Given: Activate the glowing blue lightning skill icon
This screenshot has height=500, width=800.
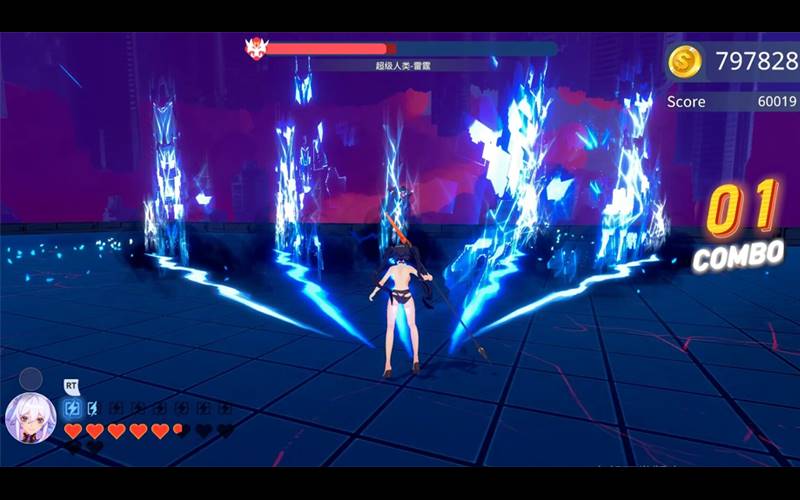Looking at the screenshot, I should [x=72, y=408].
